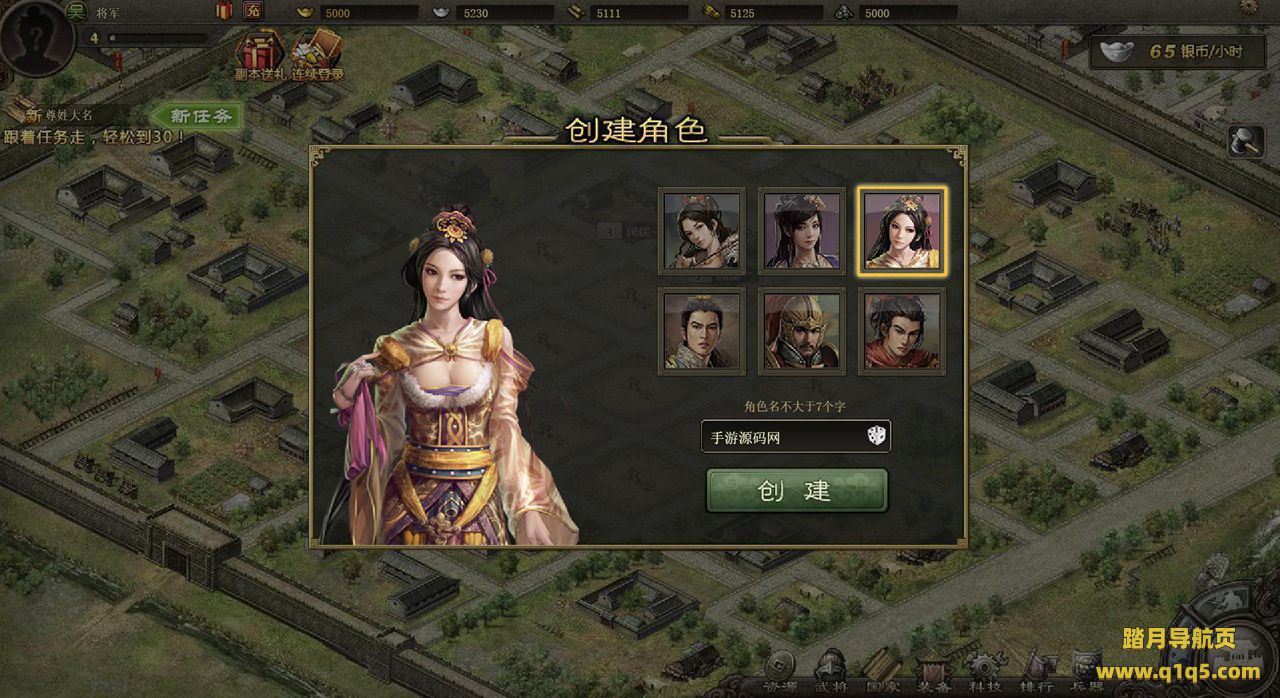Choose the male portrait with topknot crown

[x=701, y=331]
